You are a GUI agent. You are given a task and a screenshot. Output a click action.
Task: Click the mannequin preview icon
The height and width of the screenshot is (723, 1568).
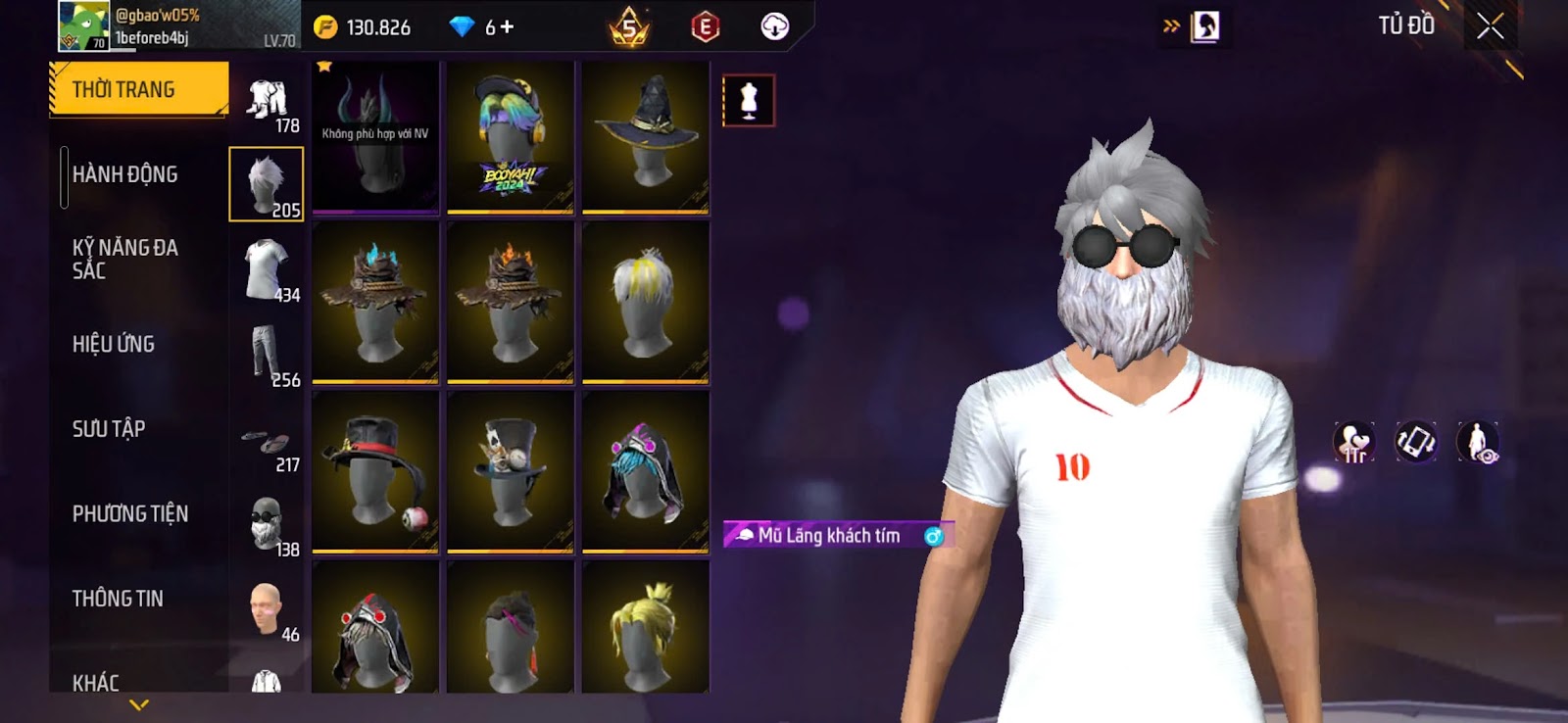point(749,100)
